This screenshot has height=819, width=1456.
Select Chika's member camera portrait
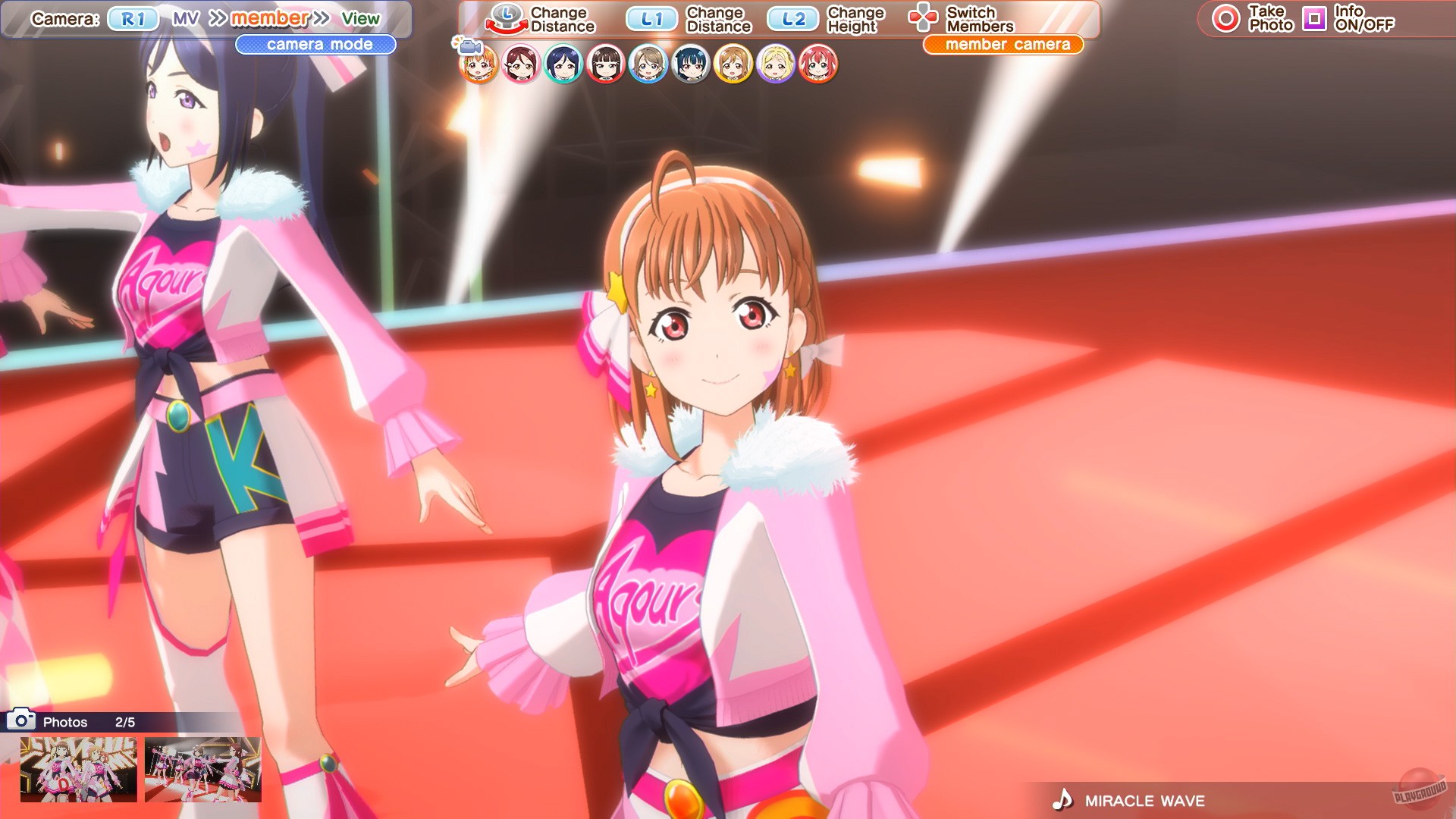coord(478,64)
